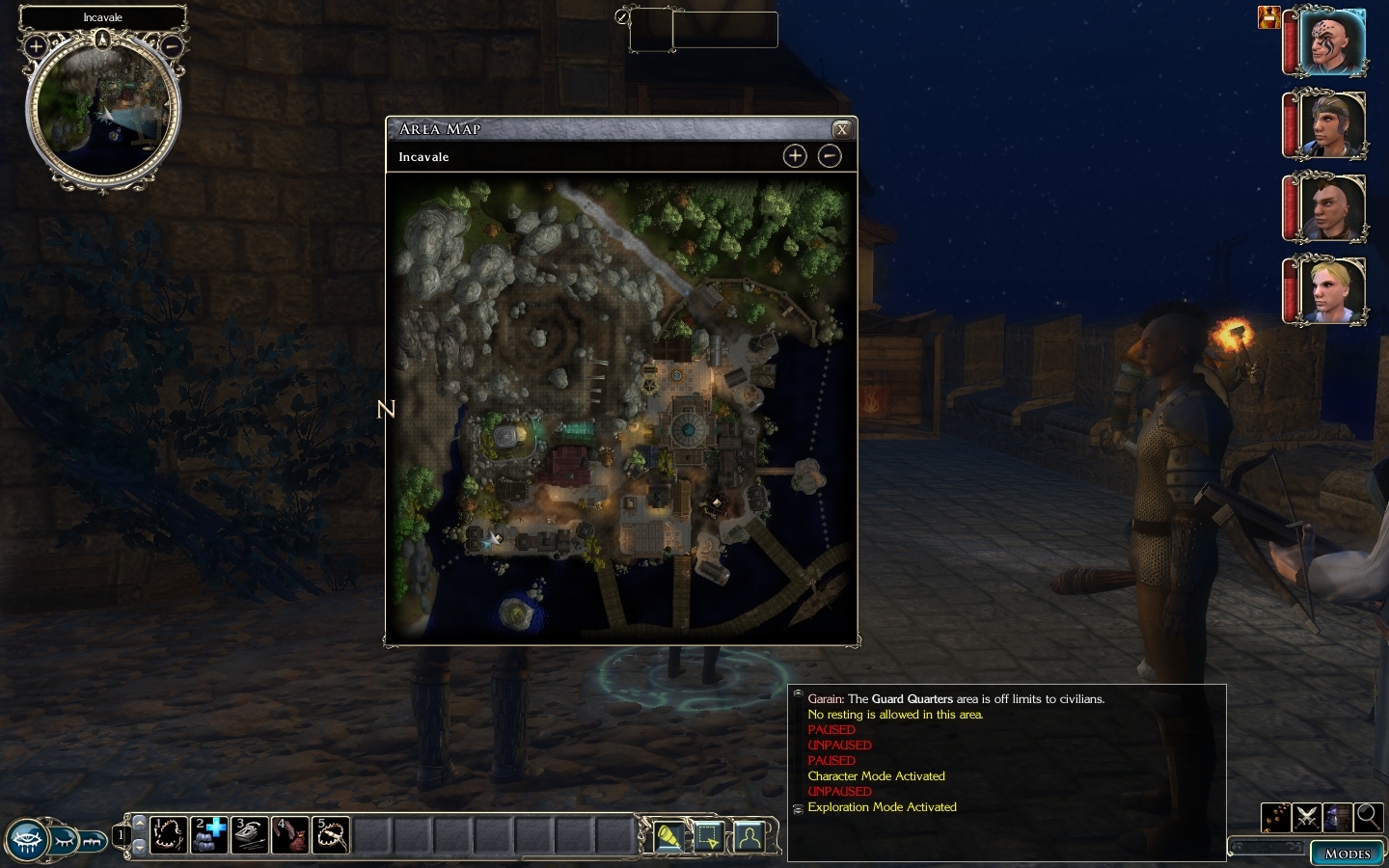Viewport: 1389px width, 868px height.
Task: Select the tattooed-face party leader portrait
Action: (1333, 41)
